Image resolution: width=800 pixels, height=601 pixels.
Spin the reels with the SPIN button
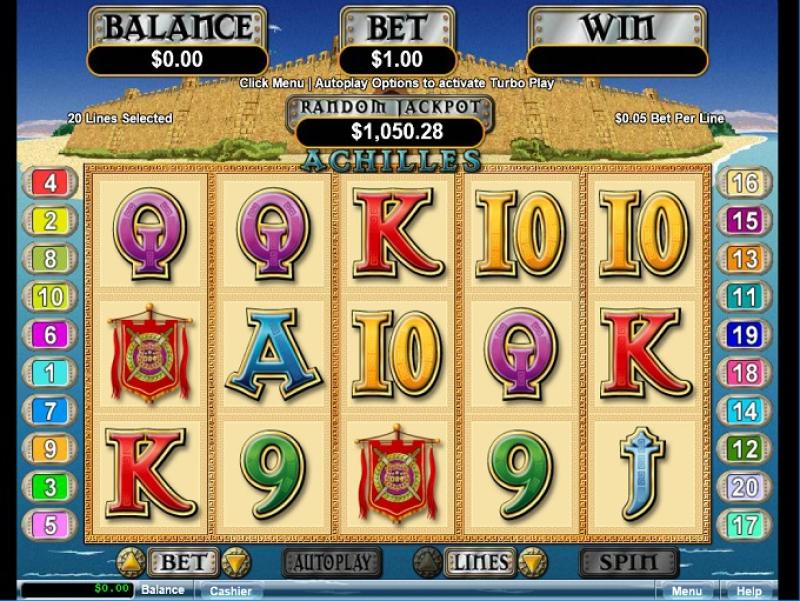(629, 562)
